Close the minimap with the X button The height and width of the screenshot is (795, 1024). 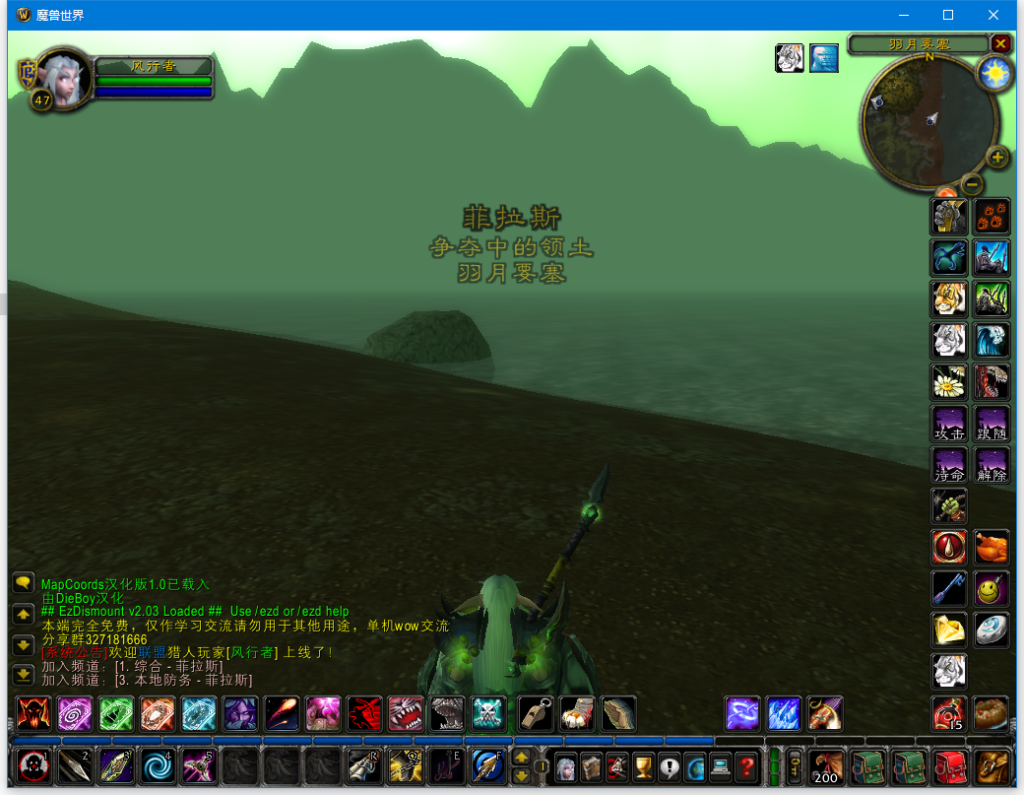(1000, 43)
